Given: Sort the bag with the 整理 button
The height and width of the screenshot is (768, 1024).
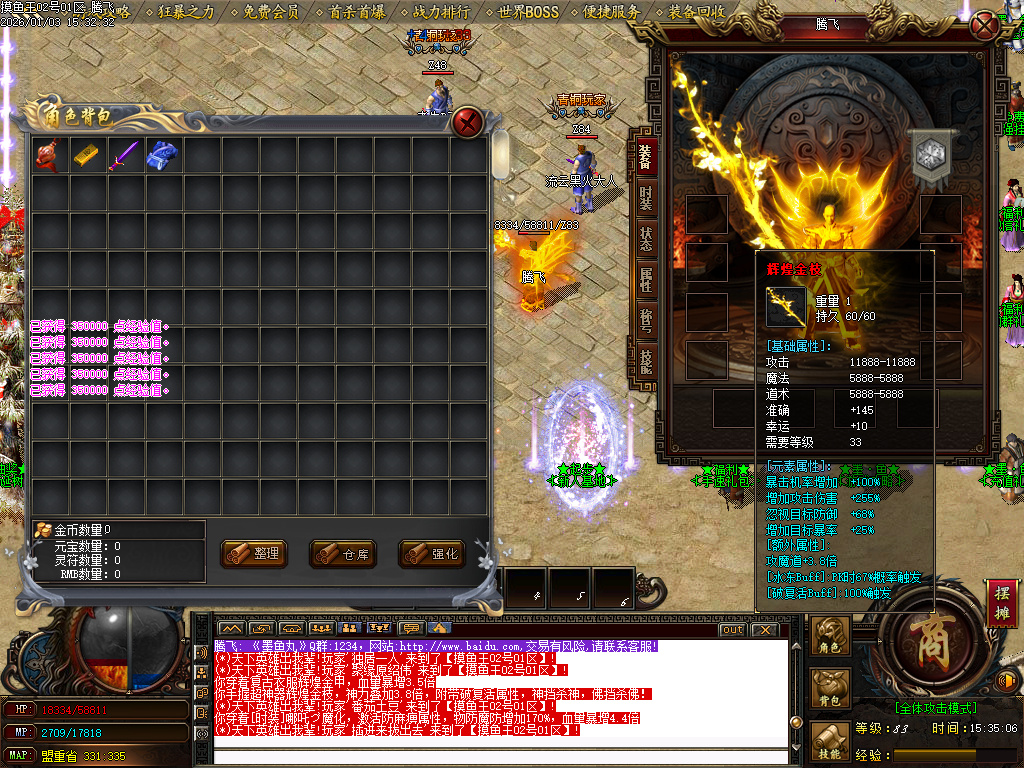Looking at the screenshot, I should coord(254,553).
